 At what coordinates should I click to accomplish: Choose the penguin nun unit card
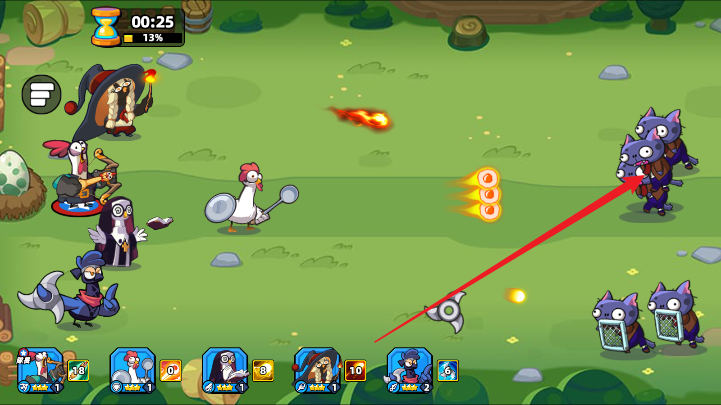pyautogui.click(x=224, y=369)
